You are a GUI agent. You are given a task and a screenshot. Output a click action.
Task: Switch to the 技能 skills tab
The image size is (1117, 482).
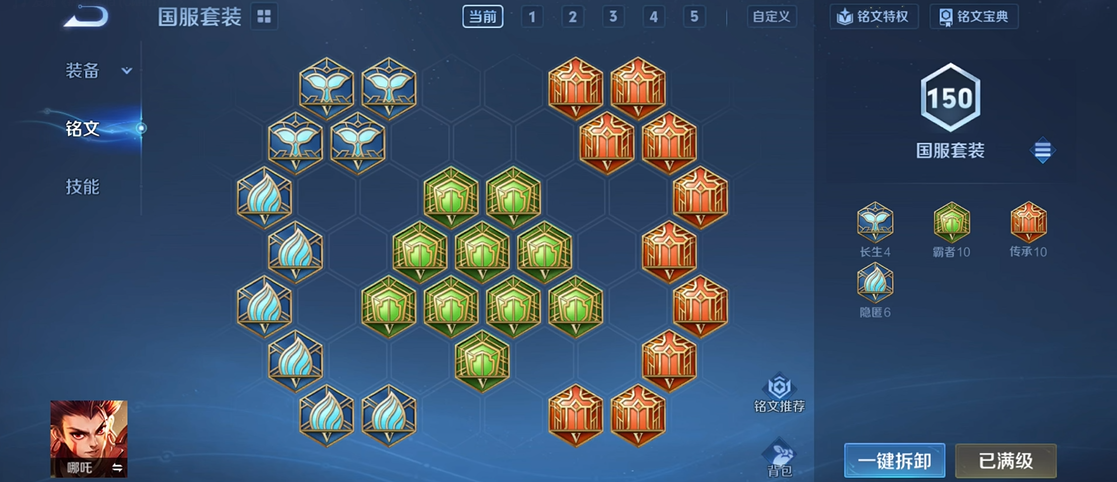tap(83, 187)
